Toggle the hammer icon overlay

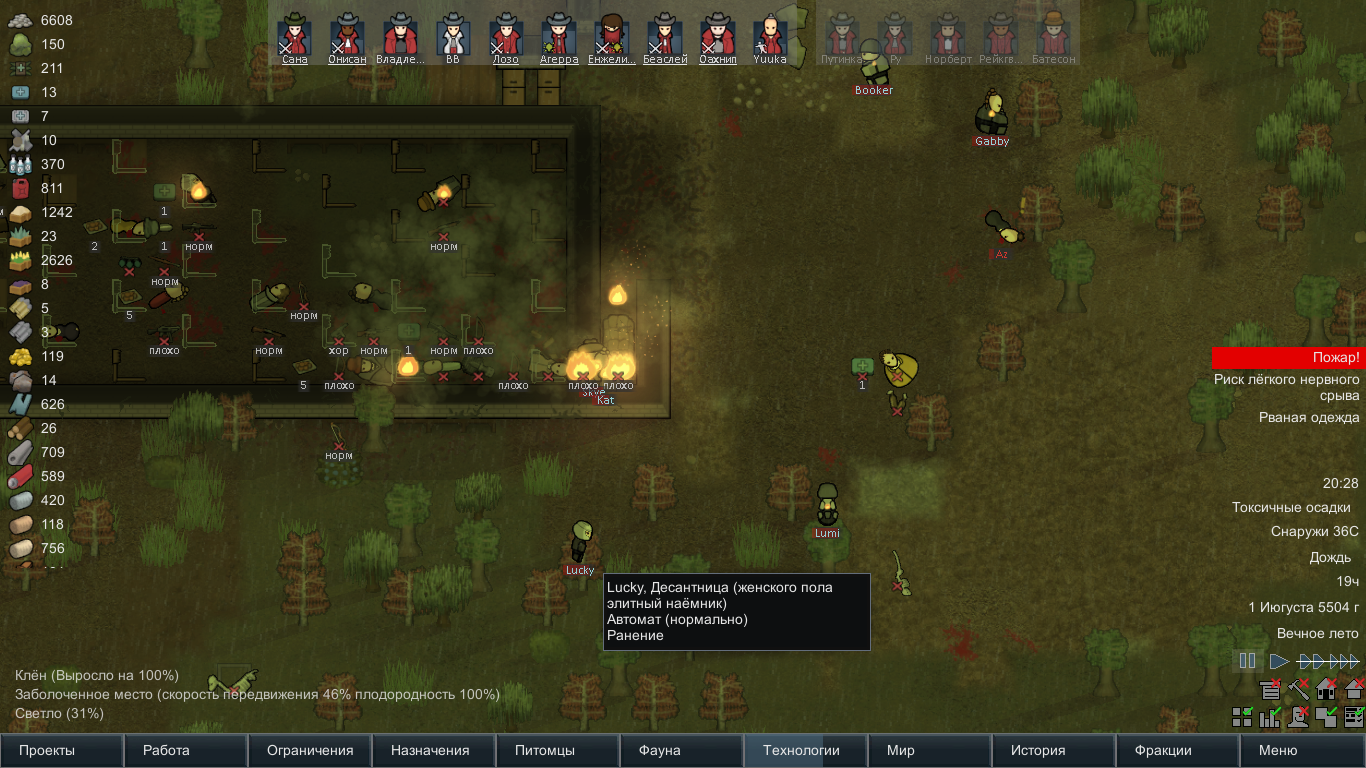pyautogui.click(x=1298, y=688)
